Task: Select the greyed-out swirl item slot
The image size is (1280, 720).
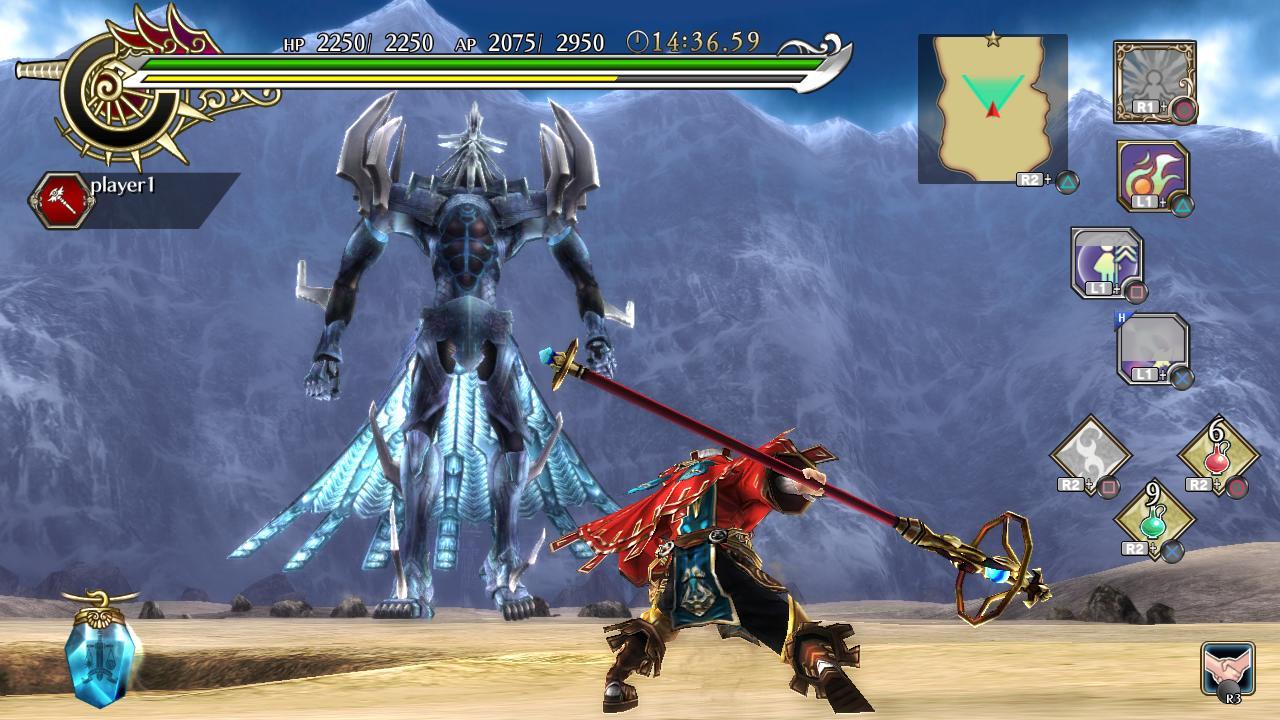Action: click(x=1089, y=454)
